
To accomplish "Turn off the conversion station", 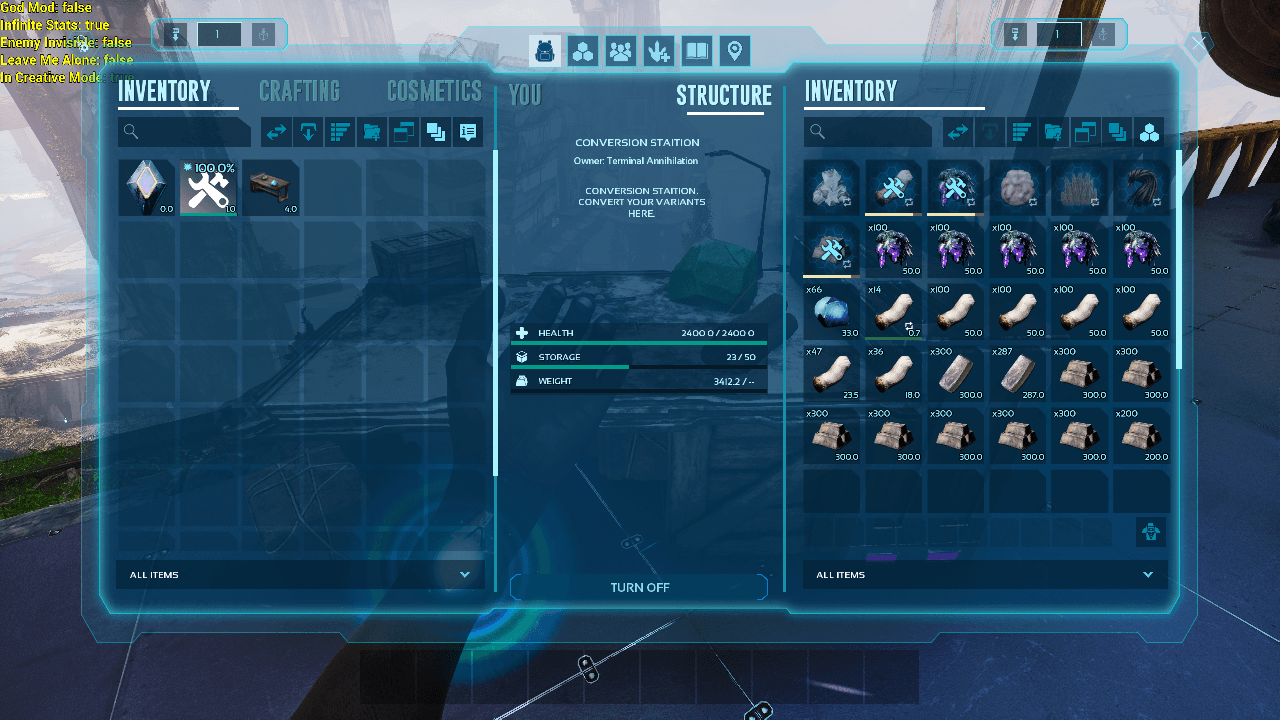I will (639, 587).
